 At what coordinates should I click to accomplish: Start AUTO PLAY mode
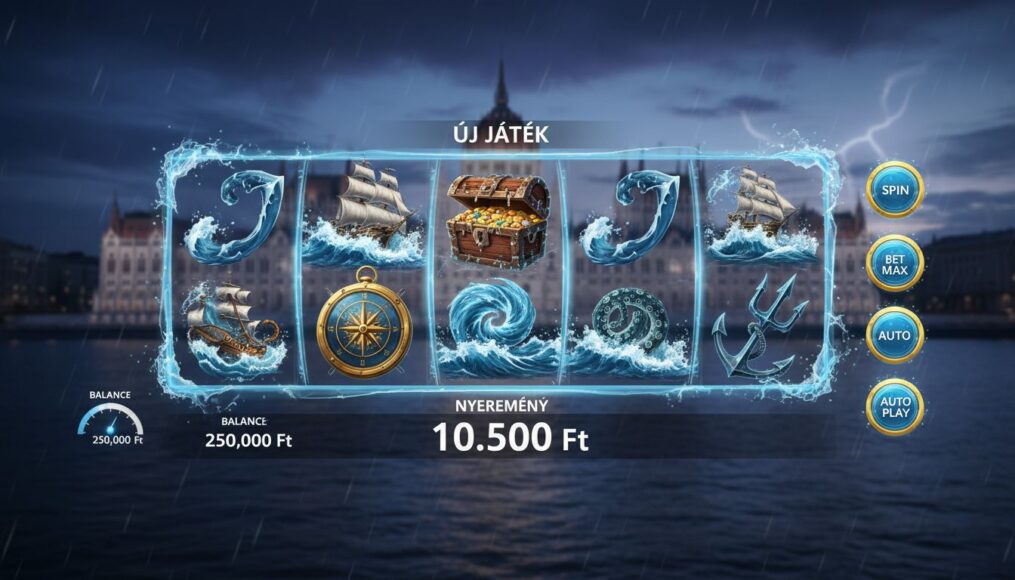(x=894, y=407)
